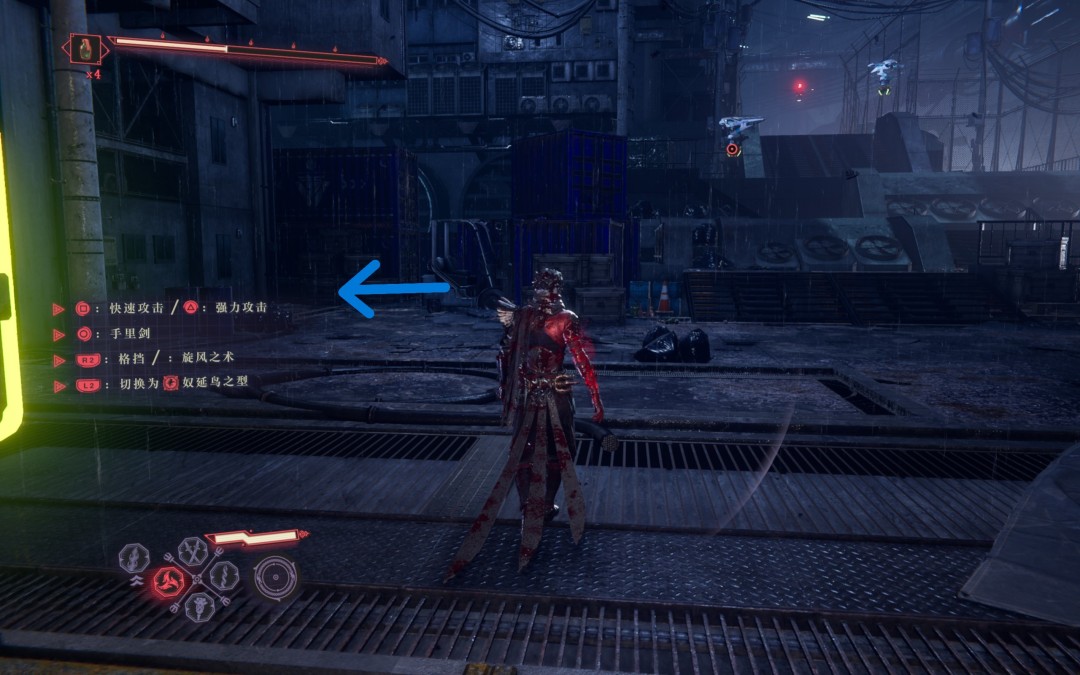Select the healing gourd item slot

coord(85,47)
